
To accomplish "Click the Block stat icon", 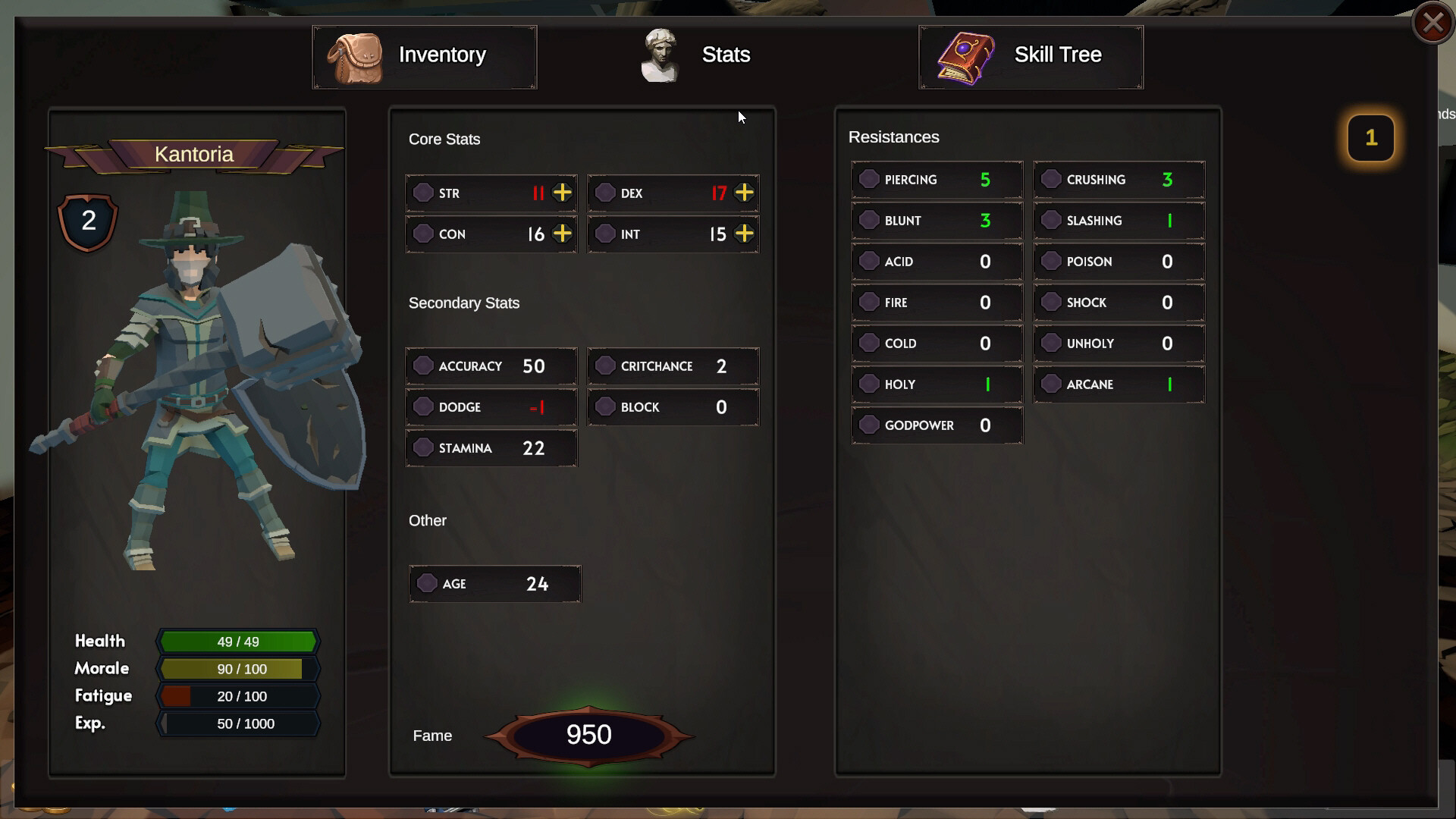I will [x=605, y=407].
